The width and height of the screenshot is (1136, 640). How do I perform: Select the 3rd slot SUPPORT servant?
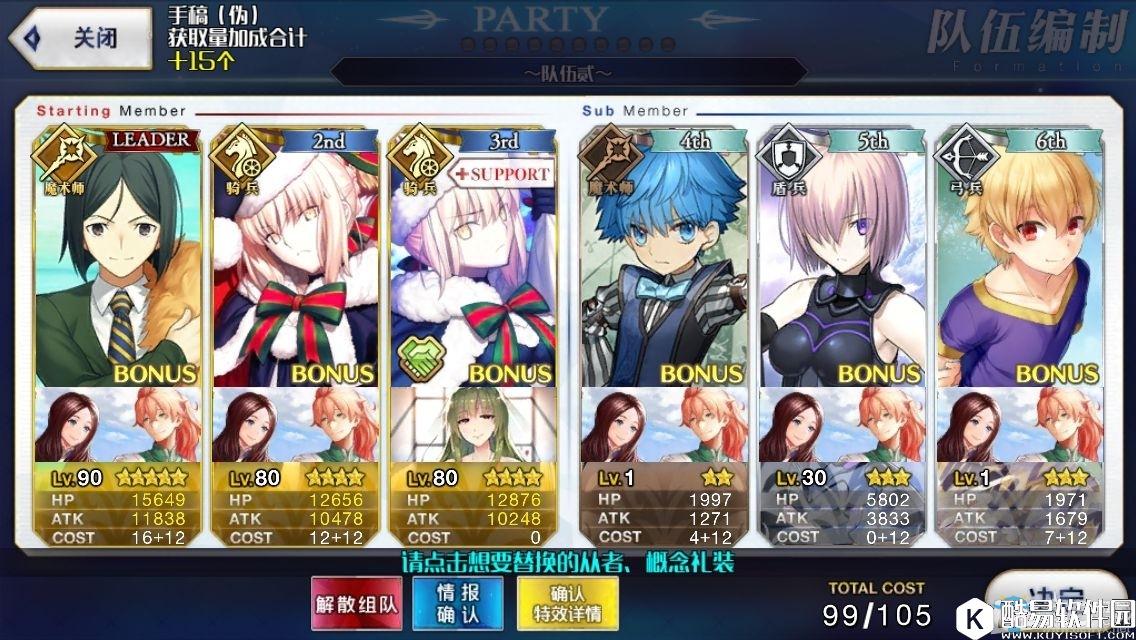[x=474, y=260]
